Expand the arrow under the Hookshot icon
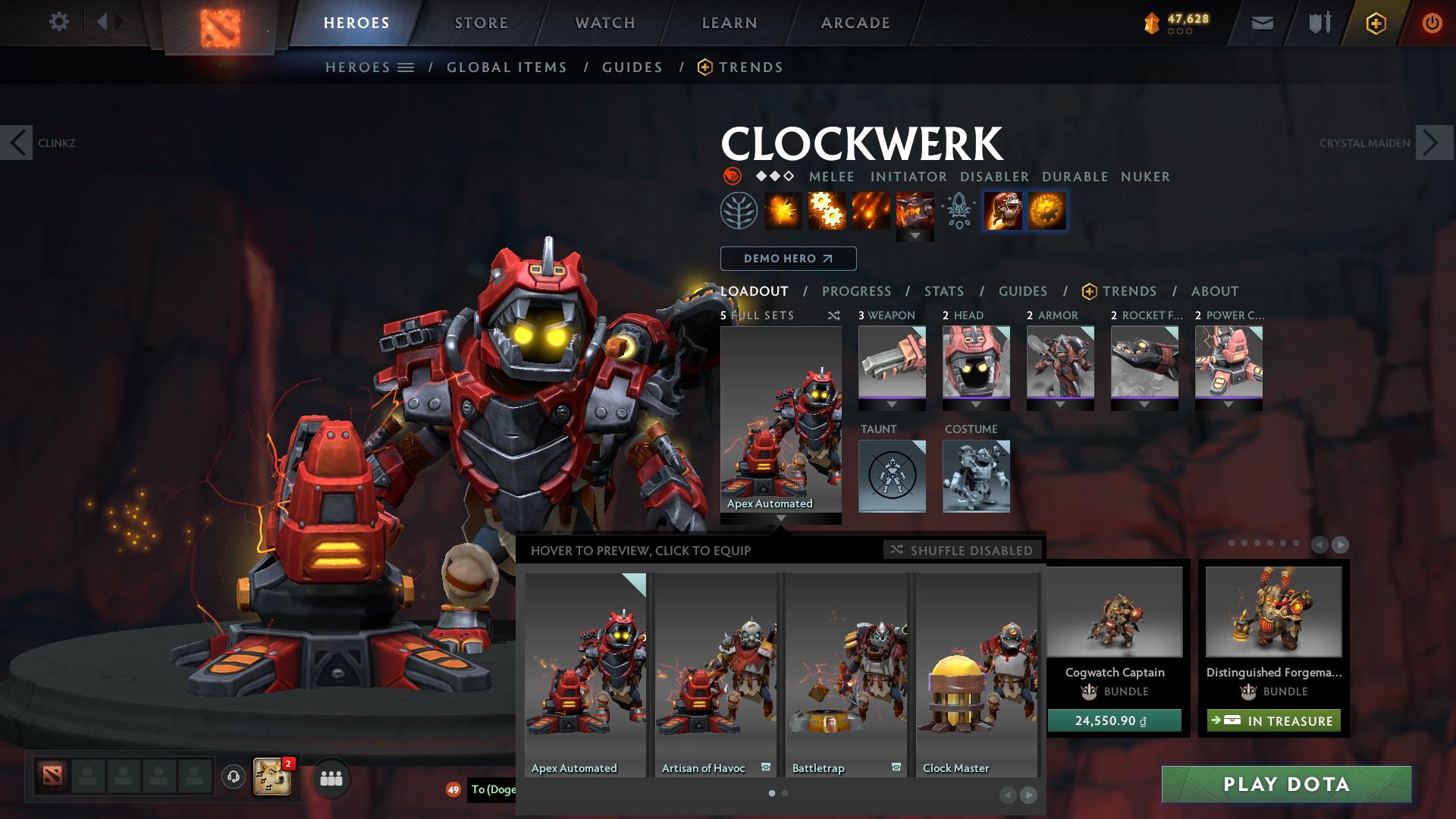1456x819 pixels. [915, 235]
